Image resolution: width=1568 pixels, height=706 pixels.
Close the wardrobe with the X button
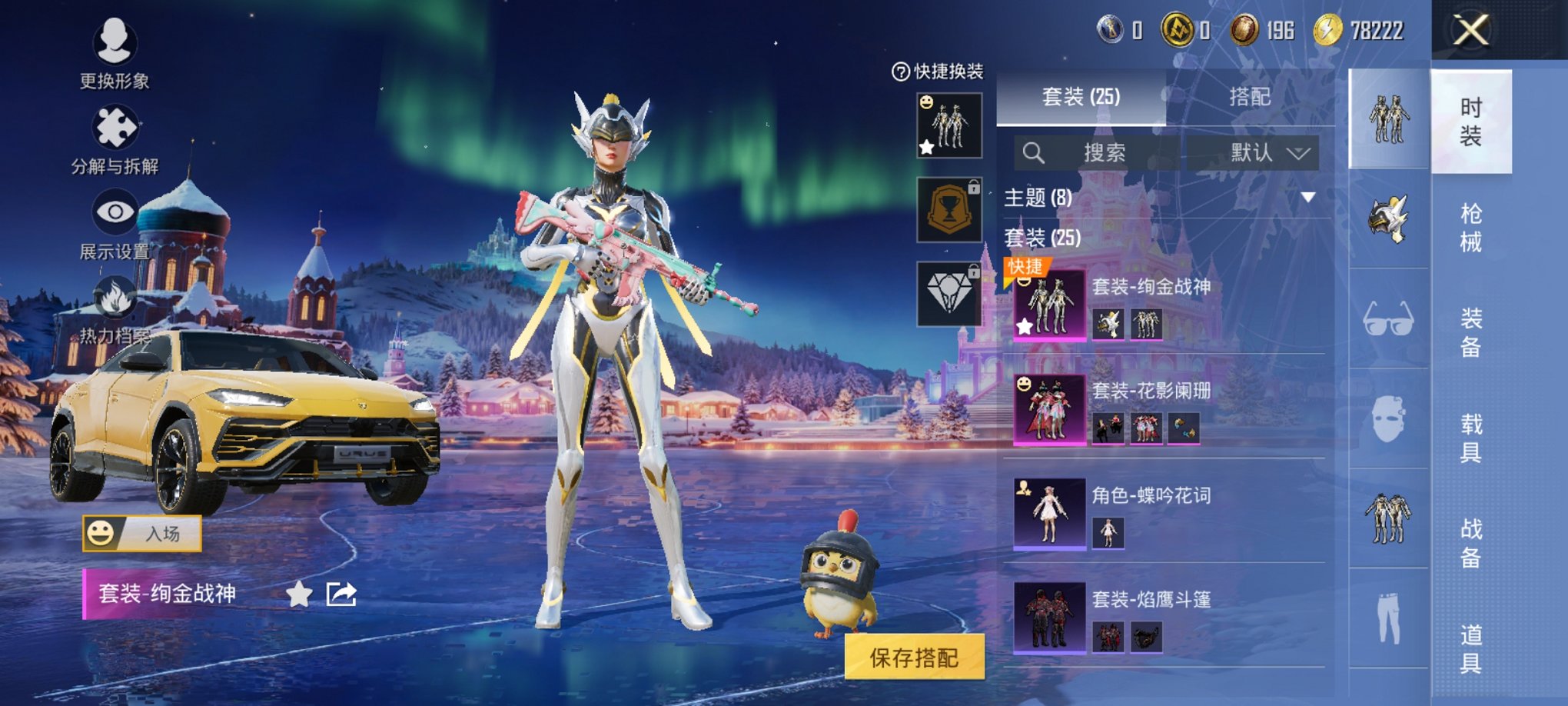tap(1470, 31)
